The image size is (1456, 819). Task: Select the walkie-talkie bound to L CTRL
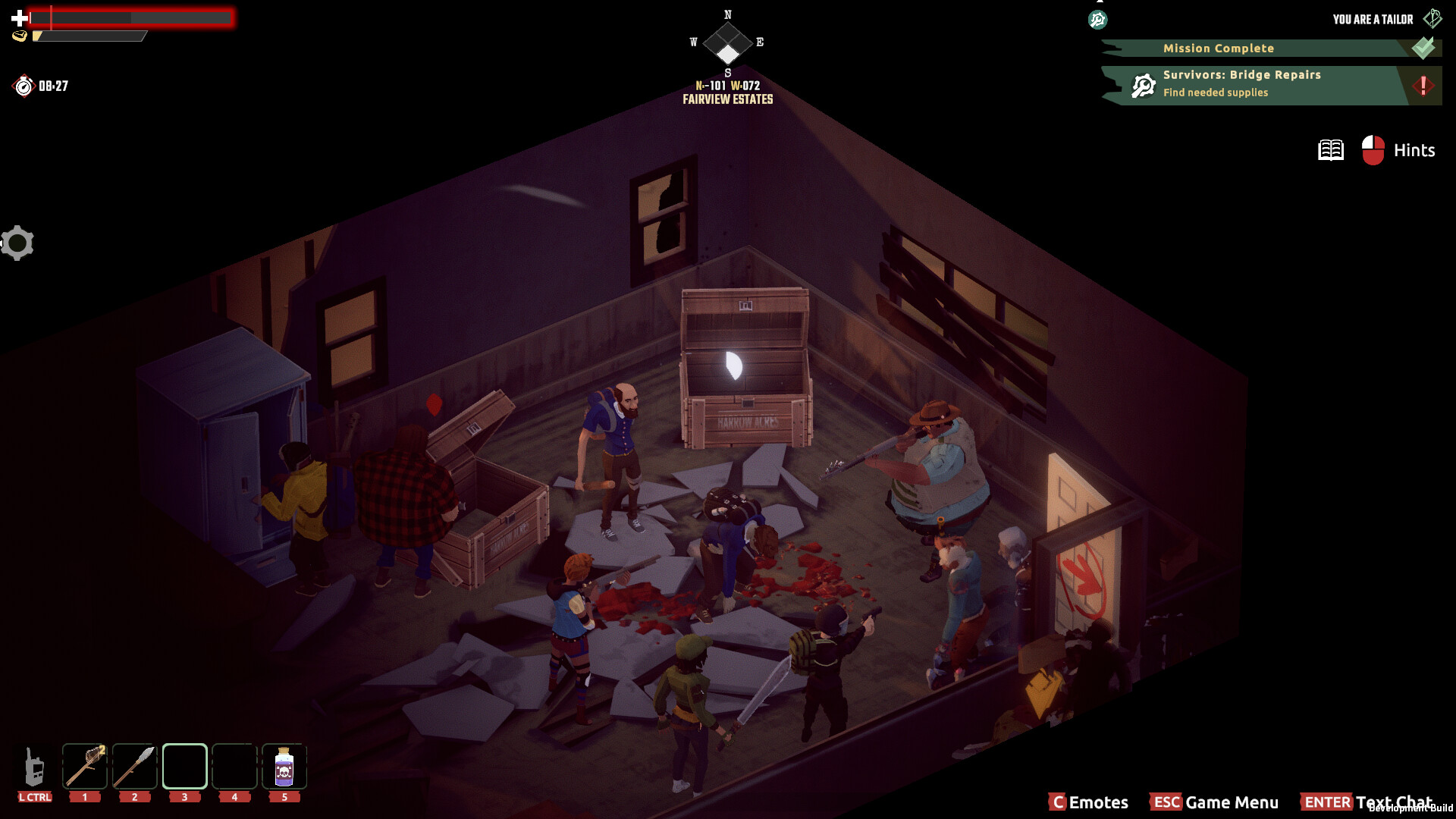pos(33,768)
